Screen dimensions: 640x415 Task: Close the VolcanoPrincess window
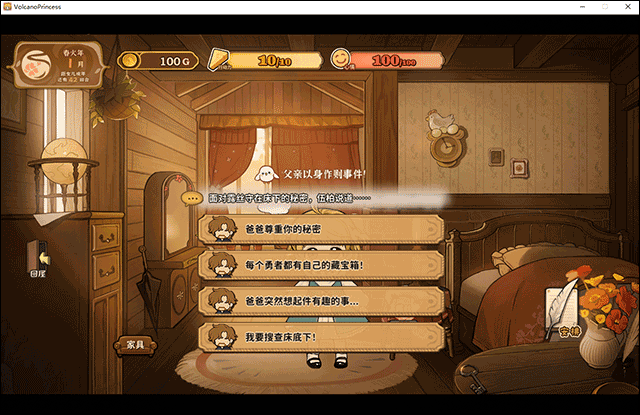pyautogui.click(x=624, y=7)
